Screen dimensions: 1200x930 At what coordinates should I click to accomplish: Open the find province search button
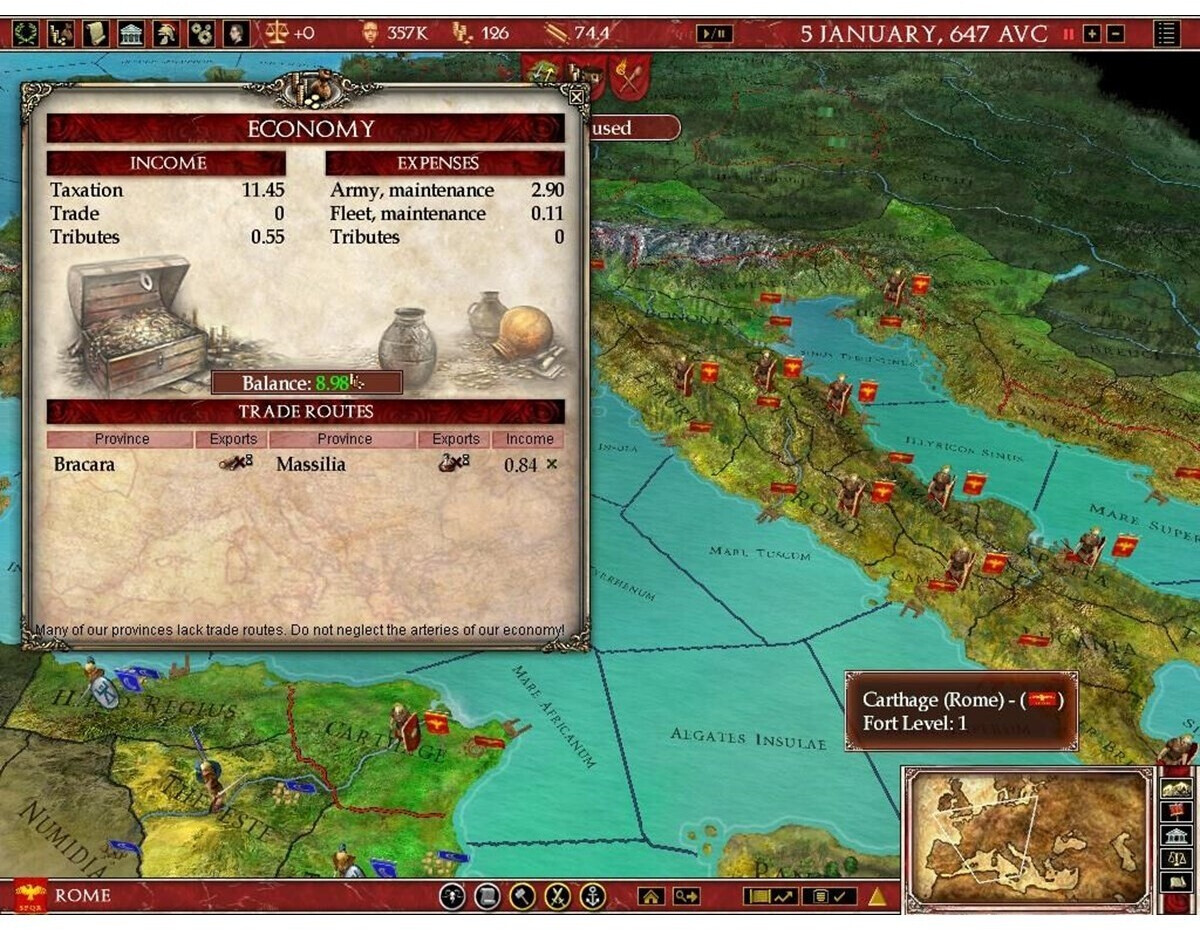point(686,896)
